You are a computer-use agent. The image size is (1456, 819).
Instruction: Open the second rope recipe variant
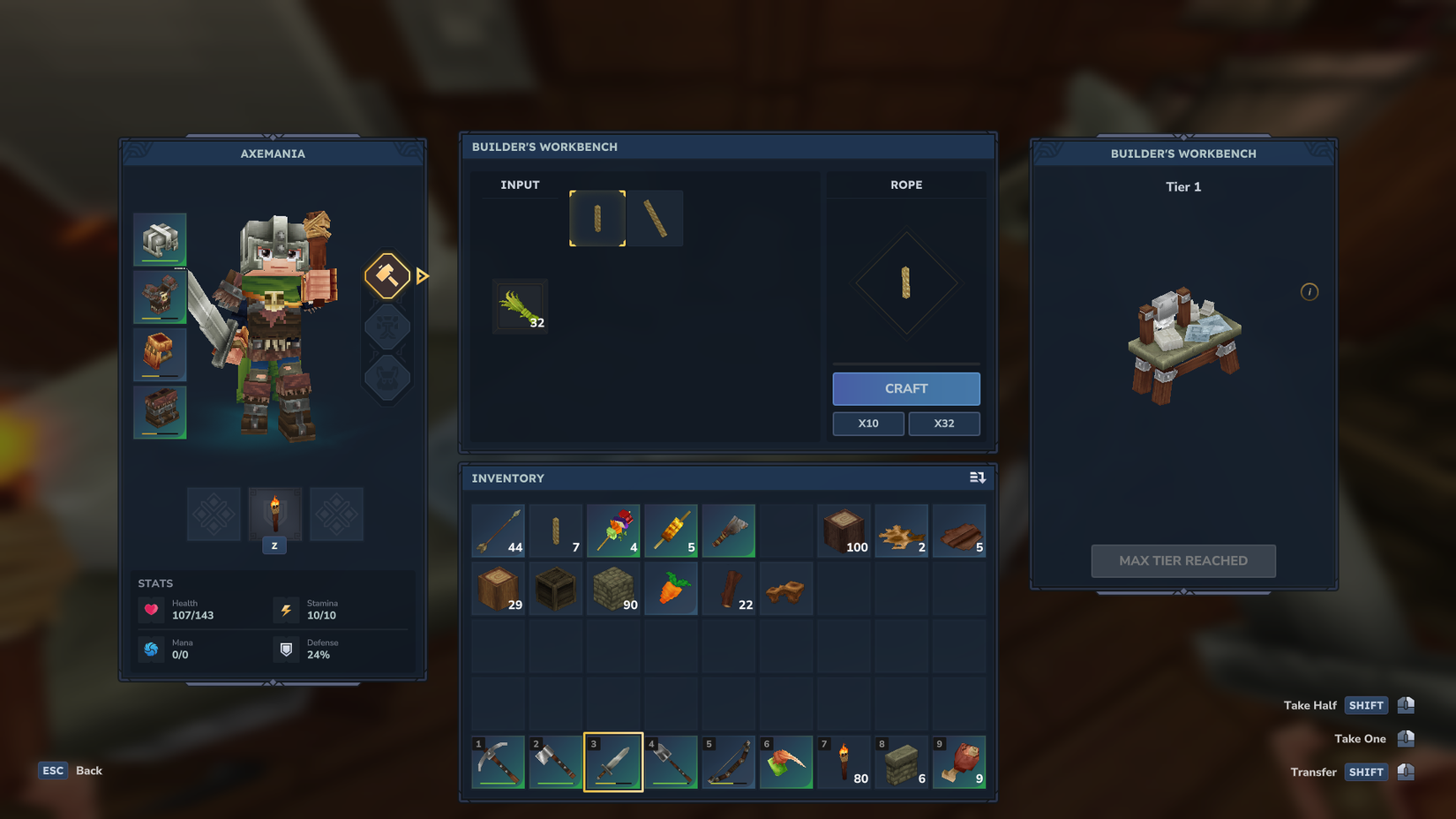(x=656, y=218)
